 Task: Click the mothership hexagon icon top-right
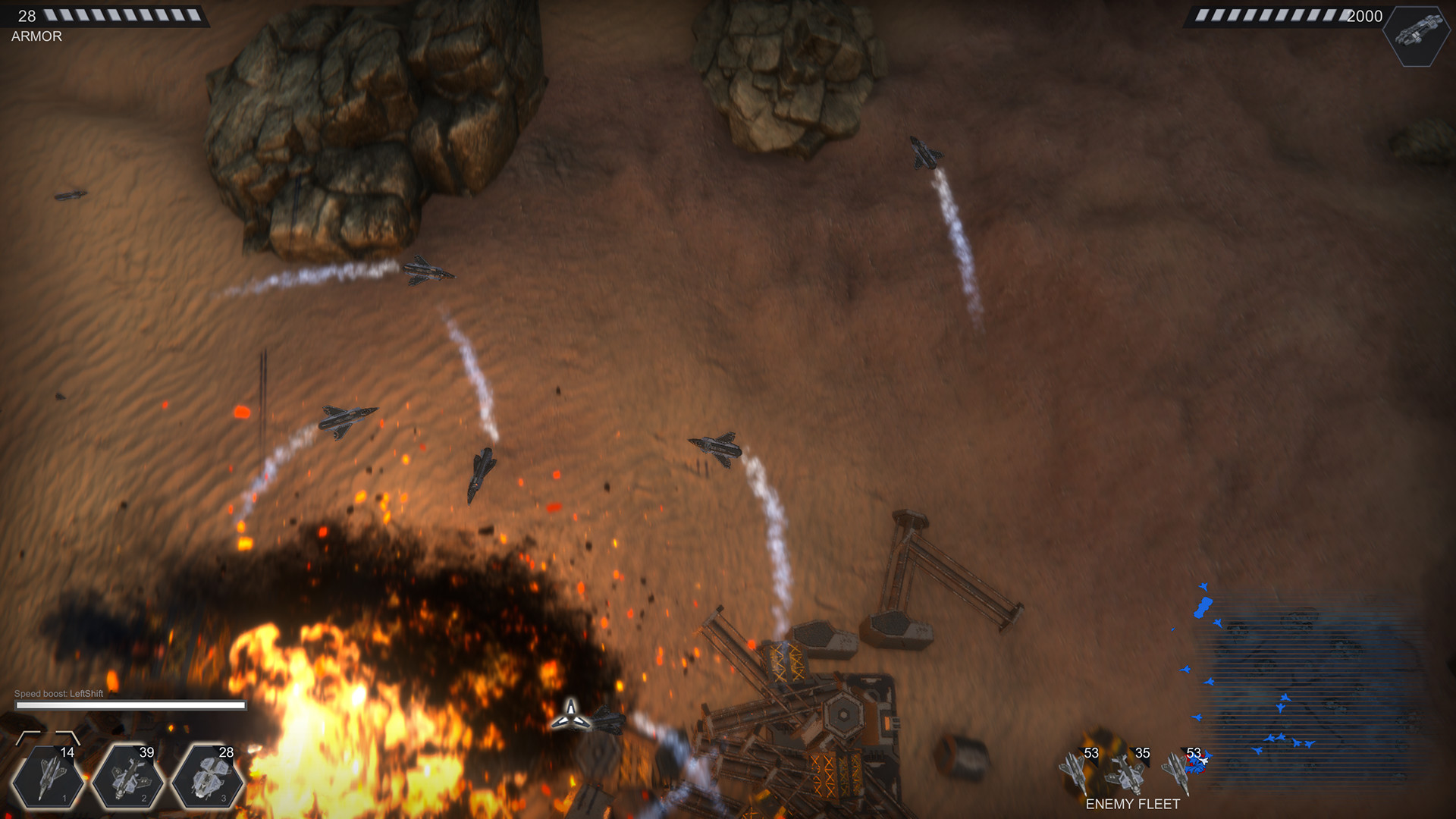[1417, 34]
